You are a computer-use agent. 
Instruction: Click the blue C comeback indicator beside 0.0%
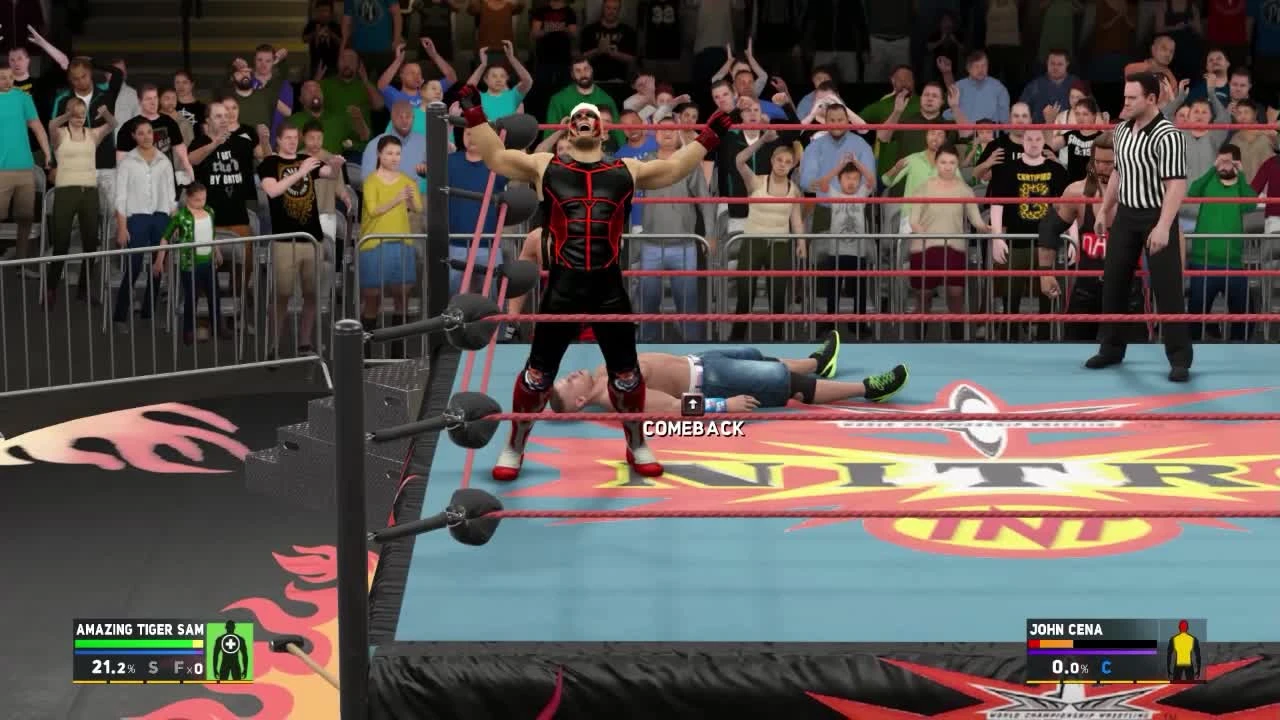pos(1106,667)
